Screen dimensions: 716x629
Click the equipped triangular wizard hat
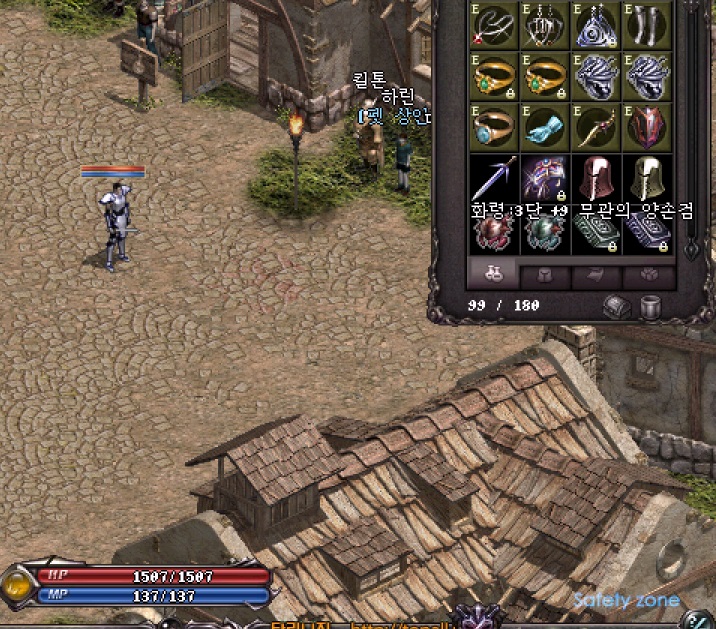[596, 26]
